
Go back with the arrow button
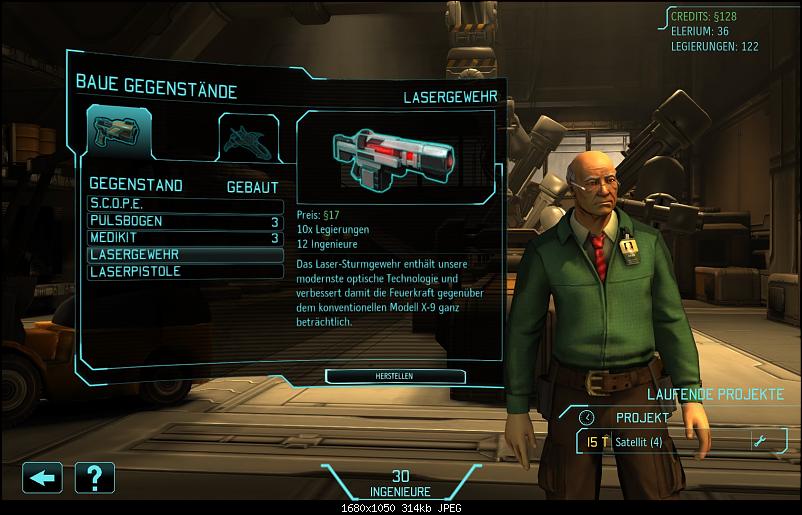(x=42, y=477)
